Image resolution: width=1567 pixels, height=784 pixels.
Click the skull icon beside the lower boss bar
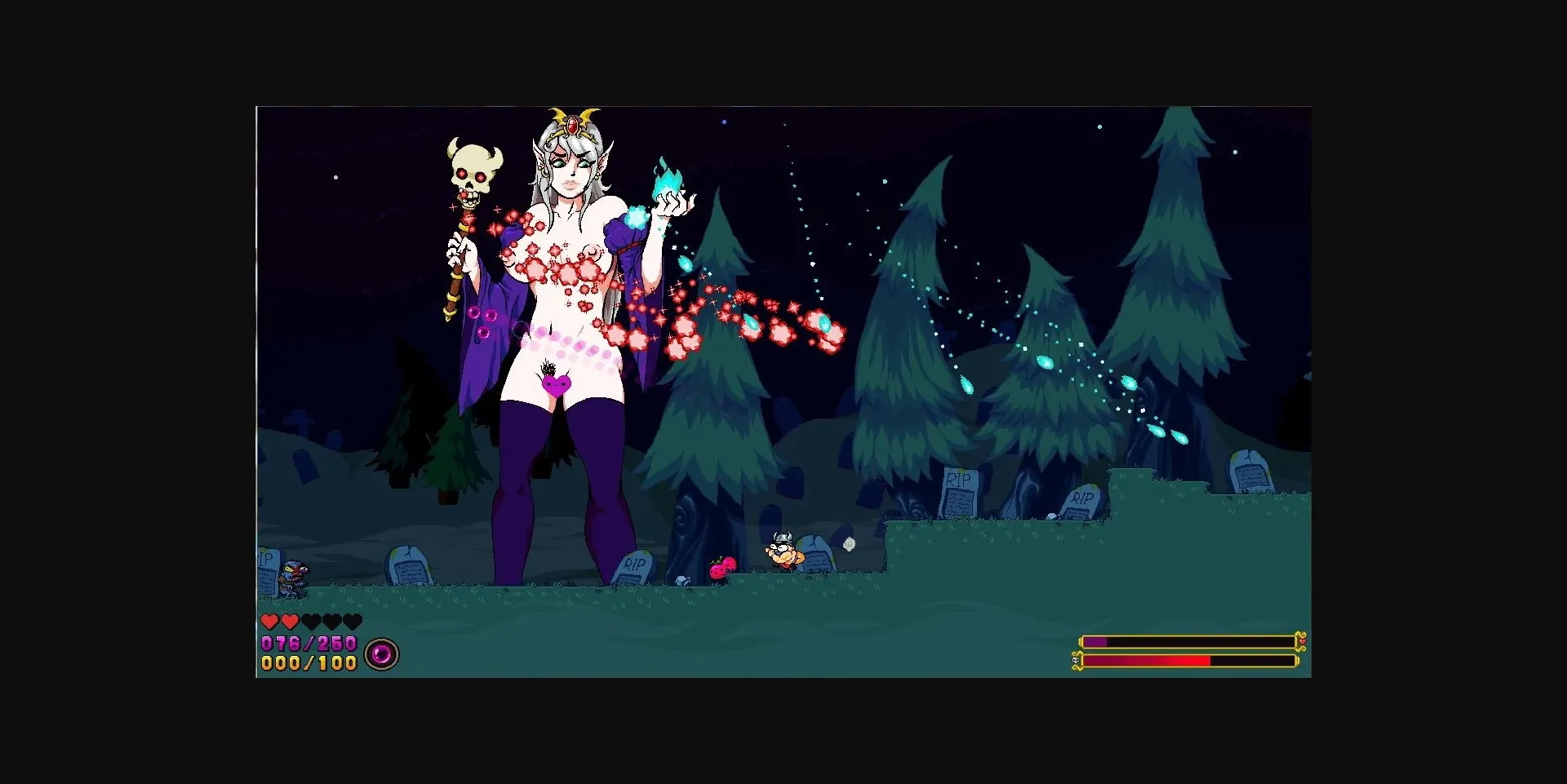[x=1075, y=659]
